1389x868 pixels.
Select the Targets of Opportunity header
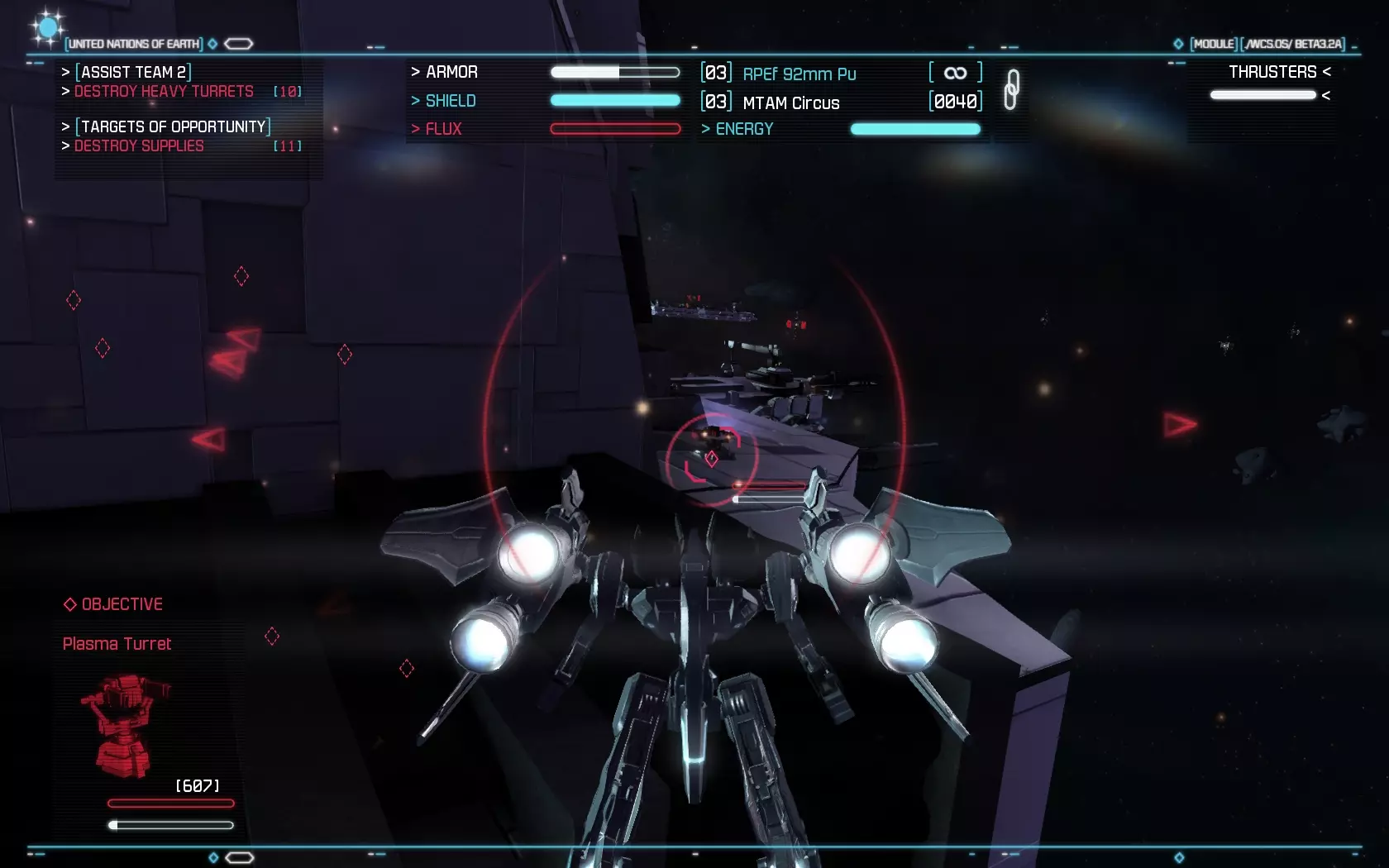[x=173, y=127]
